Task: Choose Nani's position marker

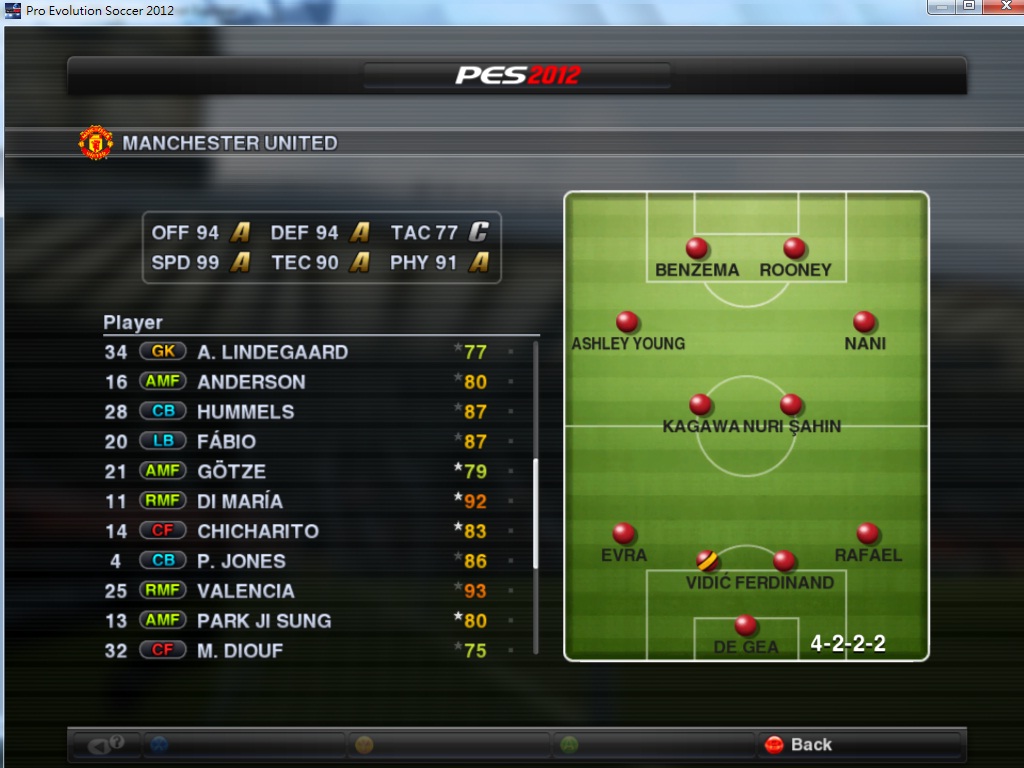Action: (x=865, y=322)
